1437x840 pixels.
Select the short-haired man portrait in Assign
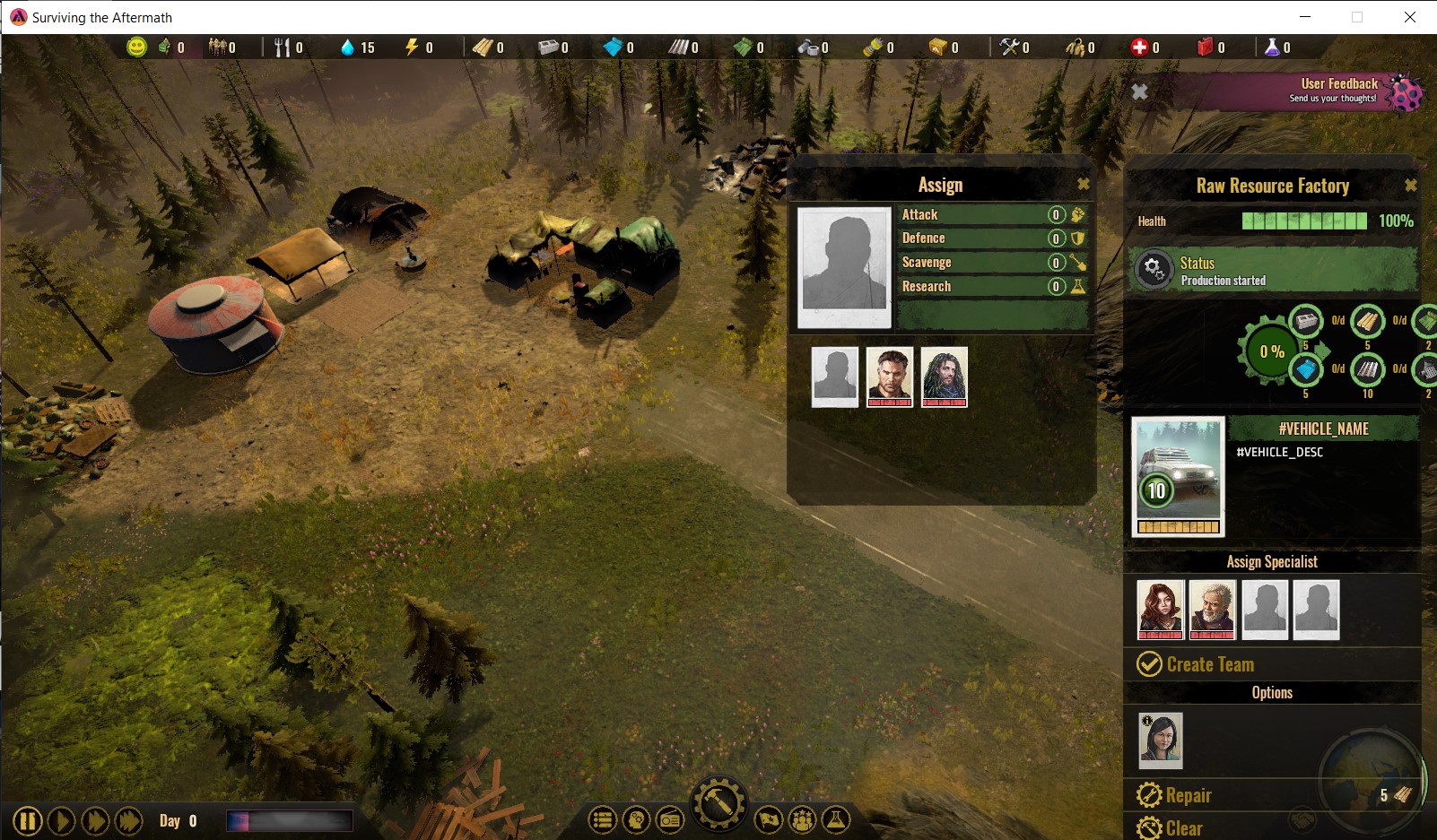pyautogui.click(x=889, y=377)
